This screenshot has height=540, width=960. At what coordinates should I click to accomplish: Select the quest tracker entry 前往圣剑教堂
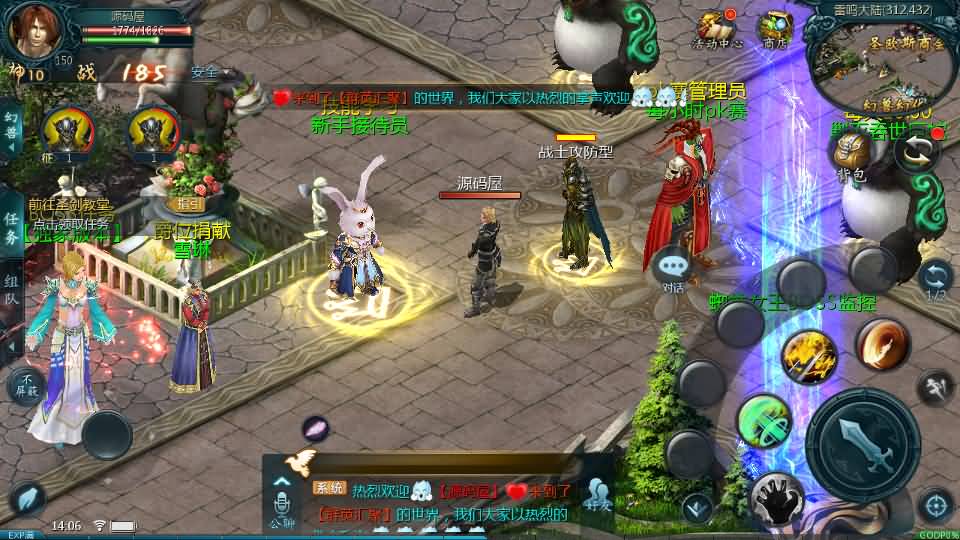tap(69, 203)
